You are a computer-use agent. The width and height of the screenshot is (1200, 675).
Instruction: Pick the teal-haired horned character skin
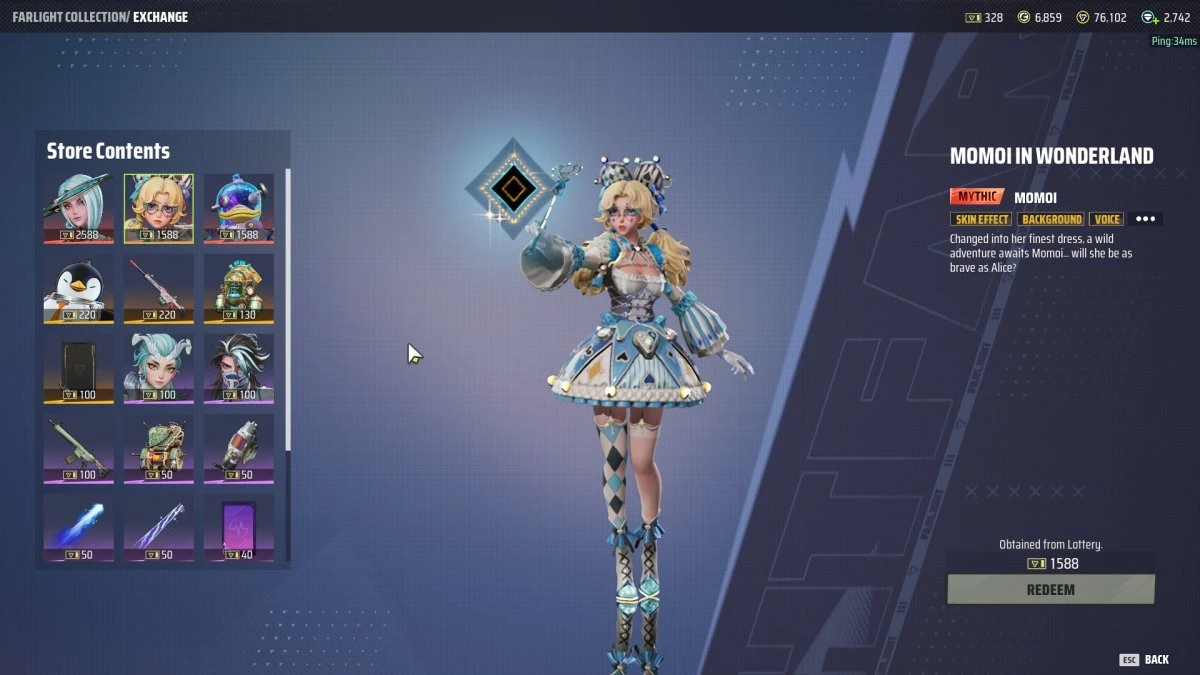(159, 368)
